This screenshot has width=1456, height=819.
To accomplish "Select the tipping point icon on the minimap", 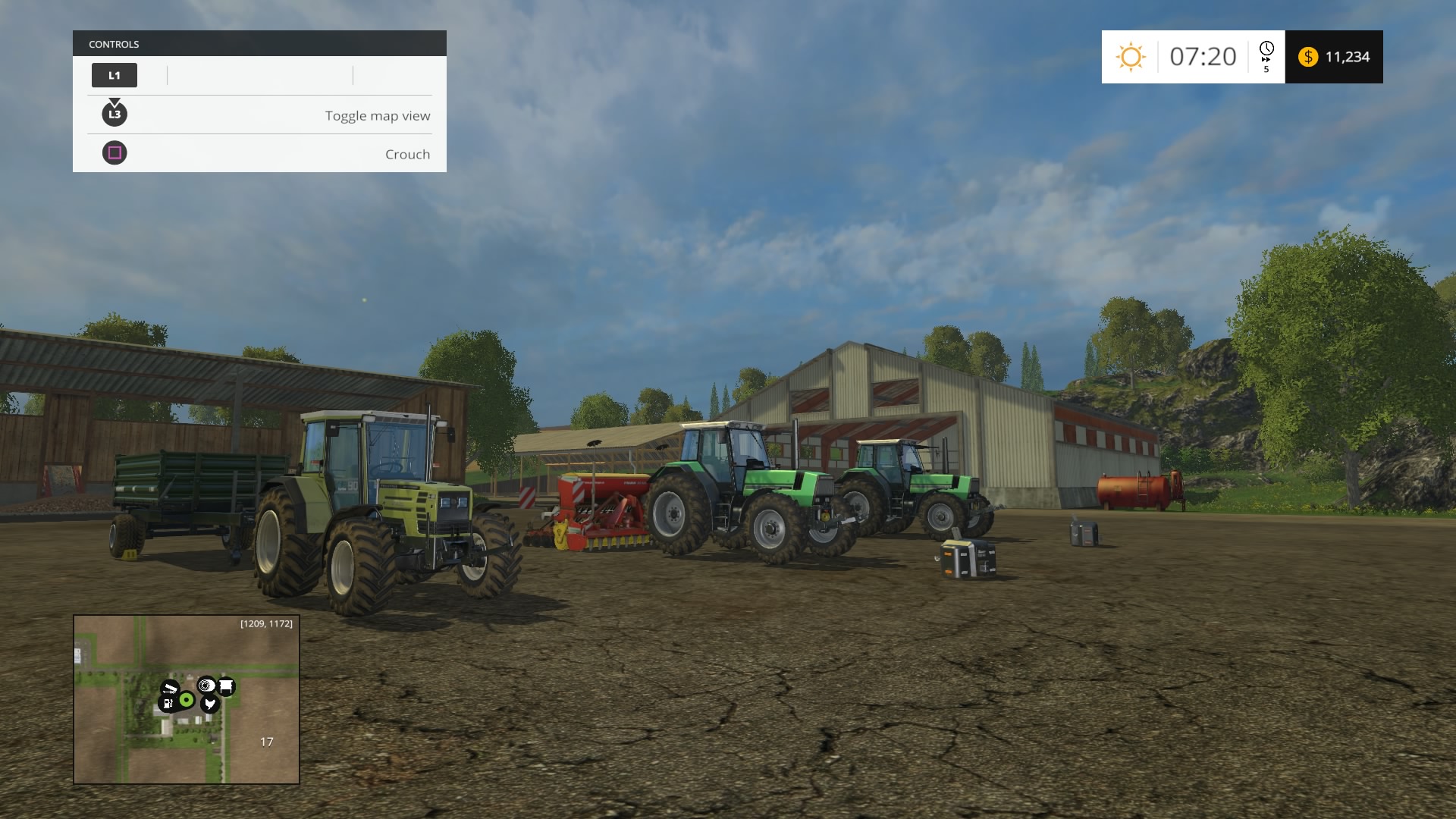I will [171, 686].
